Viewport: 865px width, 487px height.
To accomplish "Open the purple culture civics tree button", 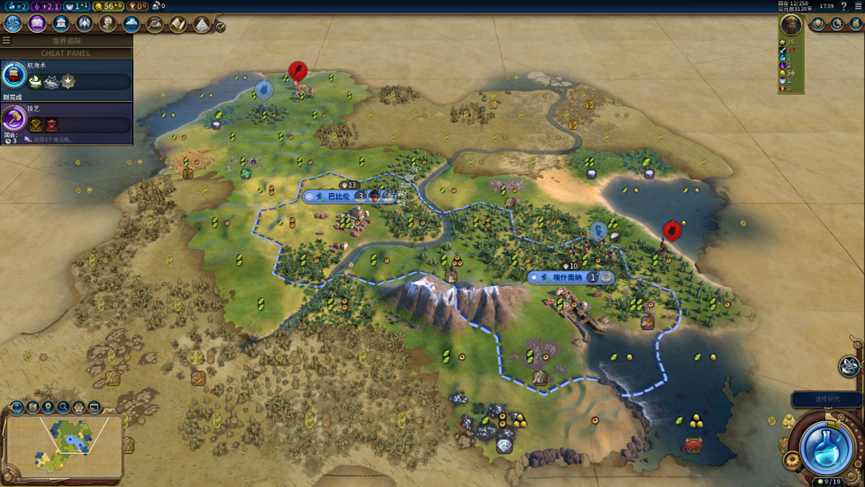I will 38,24.
